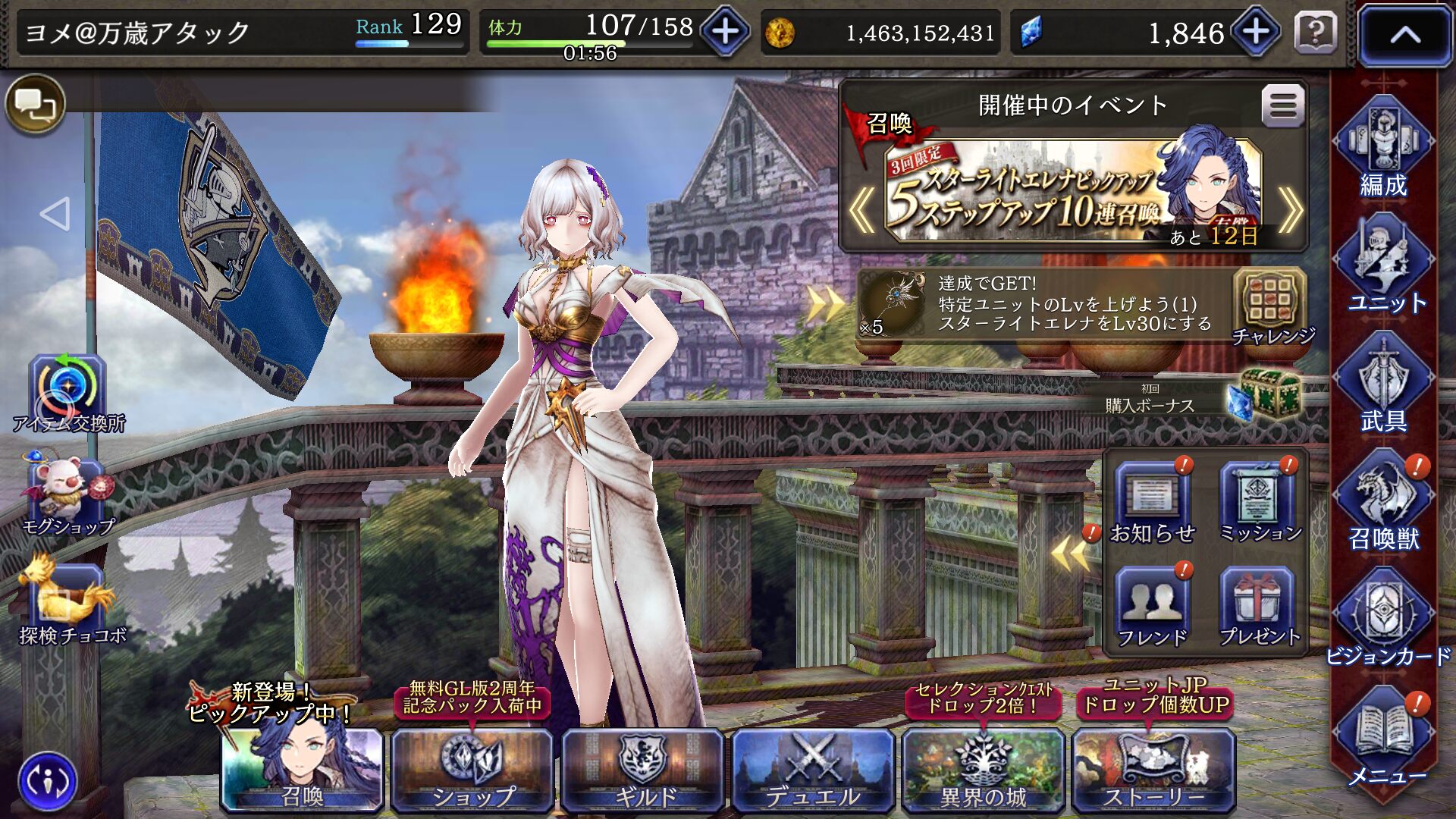Check the ミッション missions

1259,503
